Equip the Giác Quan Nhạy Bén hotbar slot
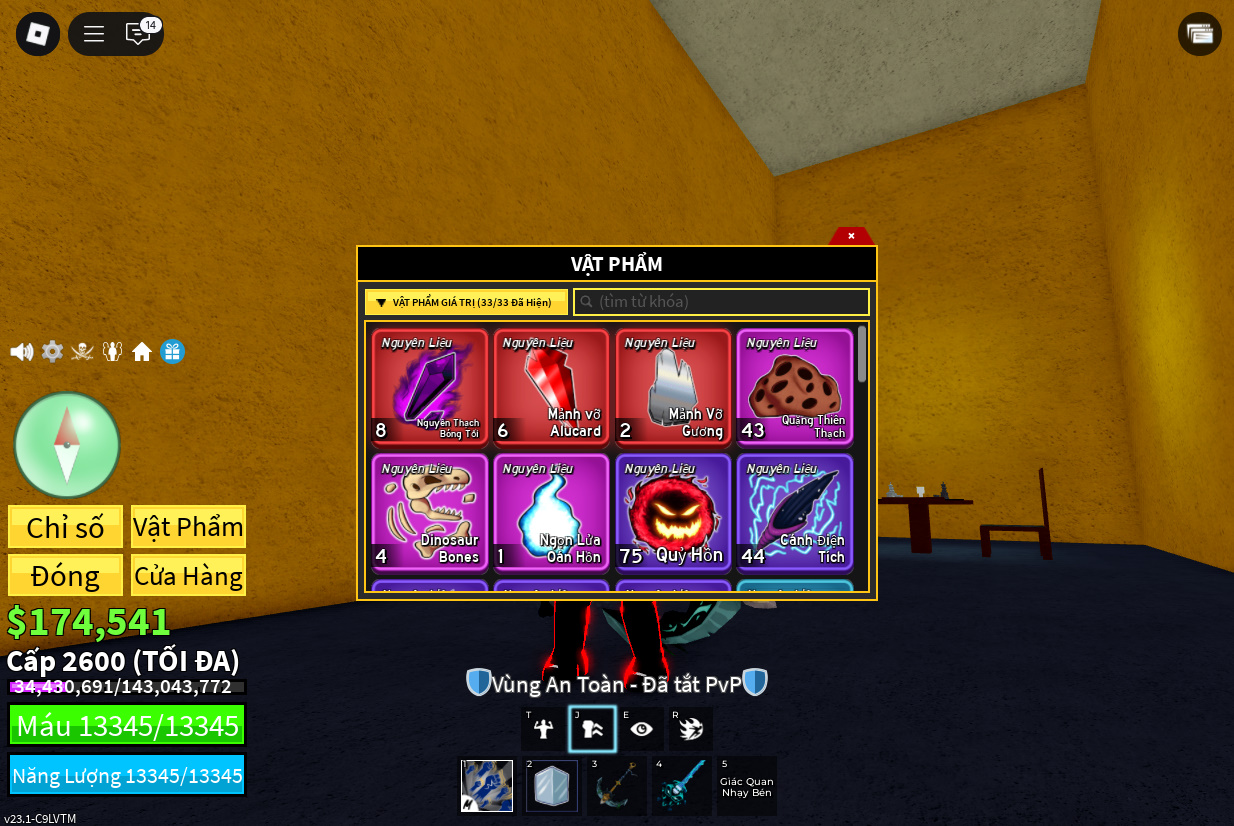 [x=746, y=786]
